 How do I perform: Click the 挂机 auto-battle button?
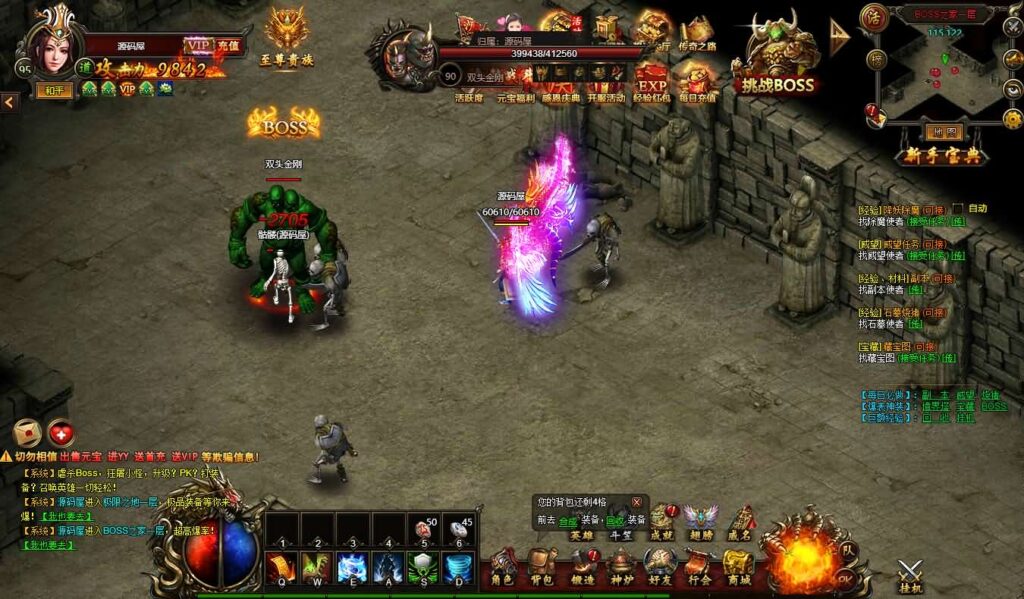point(910,575)
